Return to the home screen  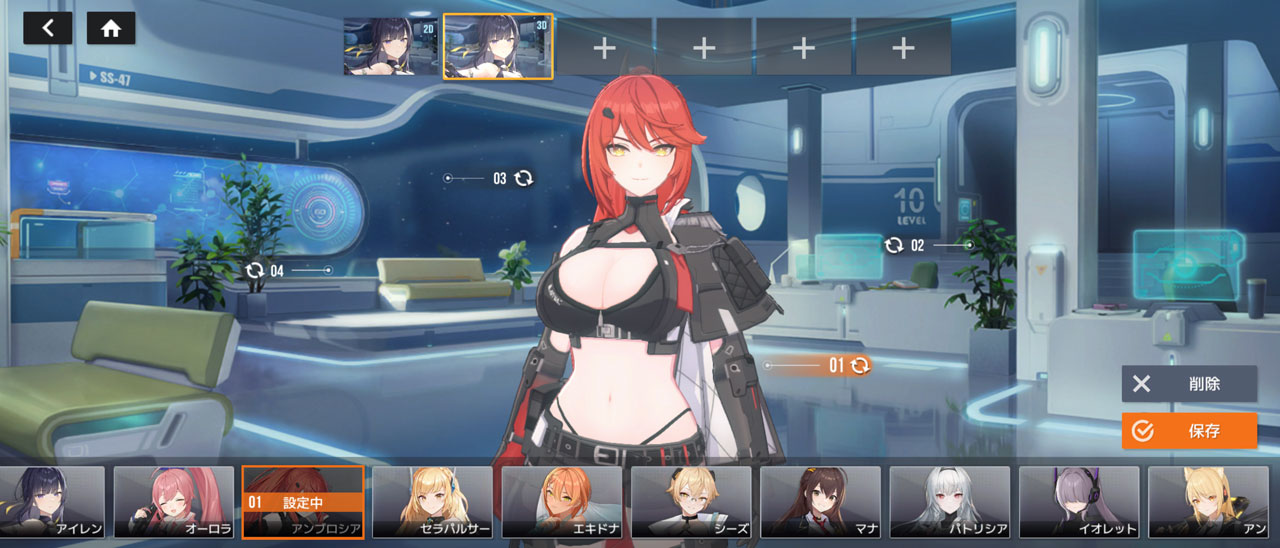point(111,28)
